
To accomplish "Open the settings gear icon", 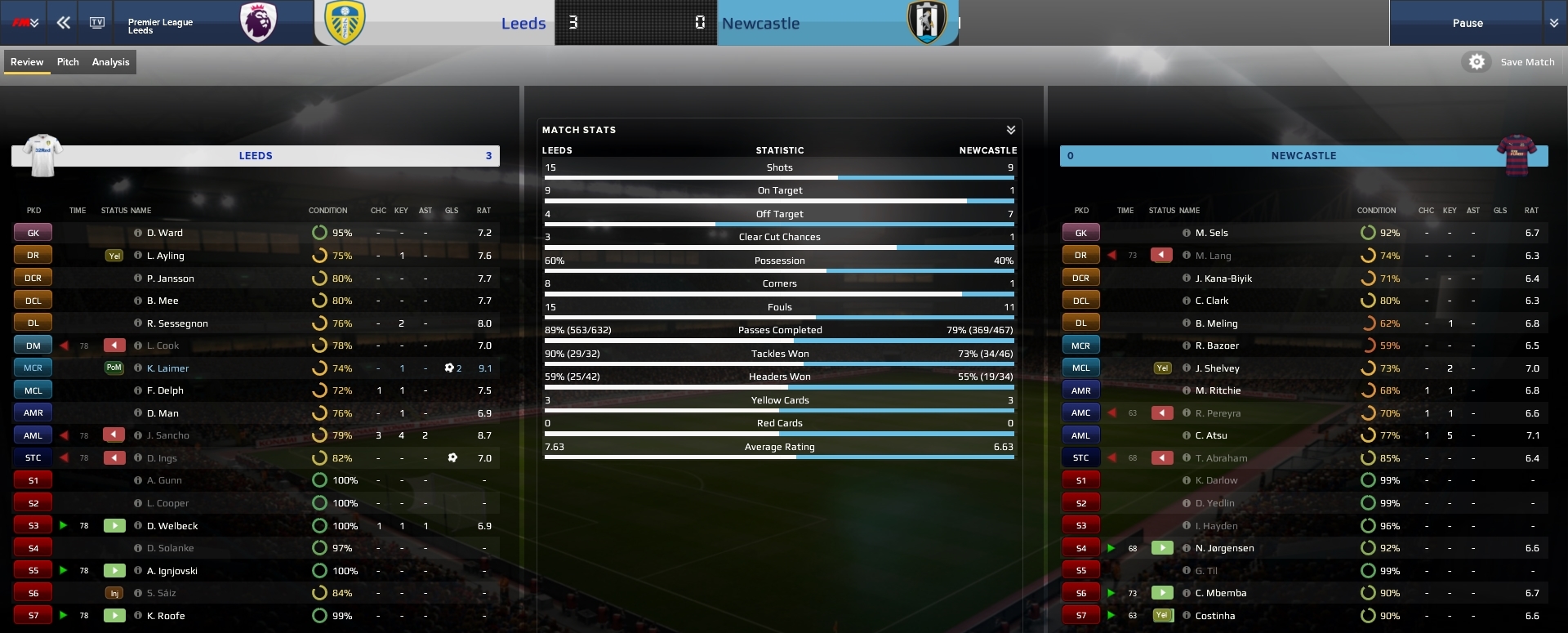I will pos(1477,62).
